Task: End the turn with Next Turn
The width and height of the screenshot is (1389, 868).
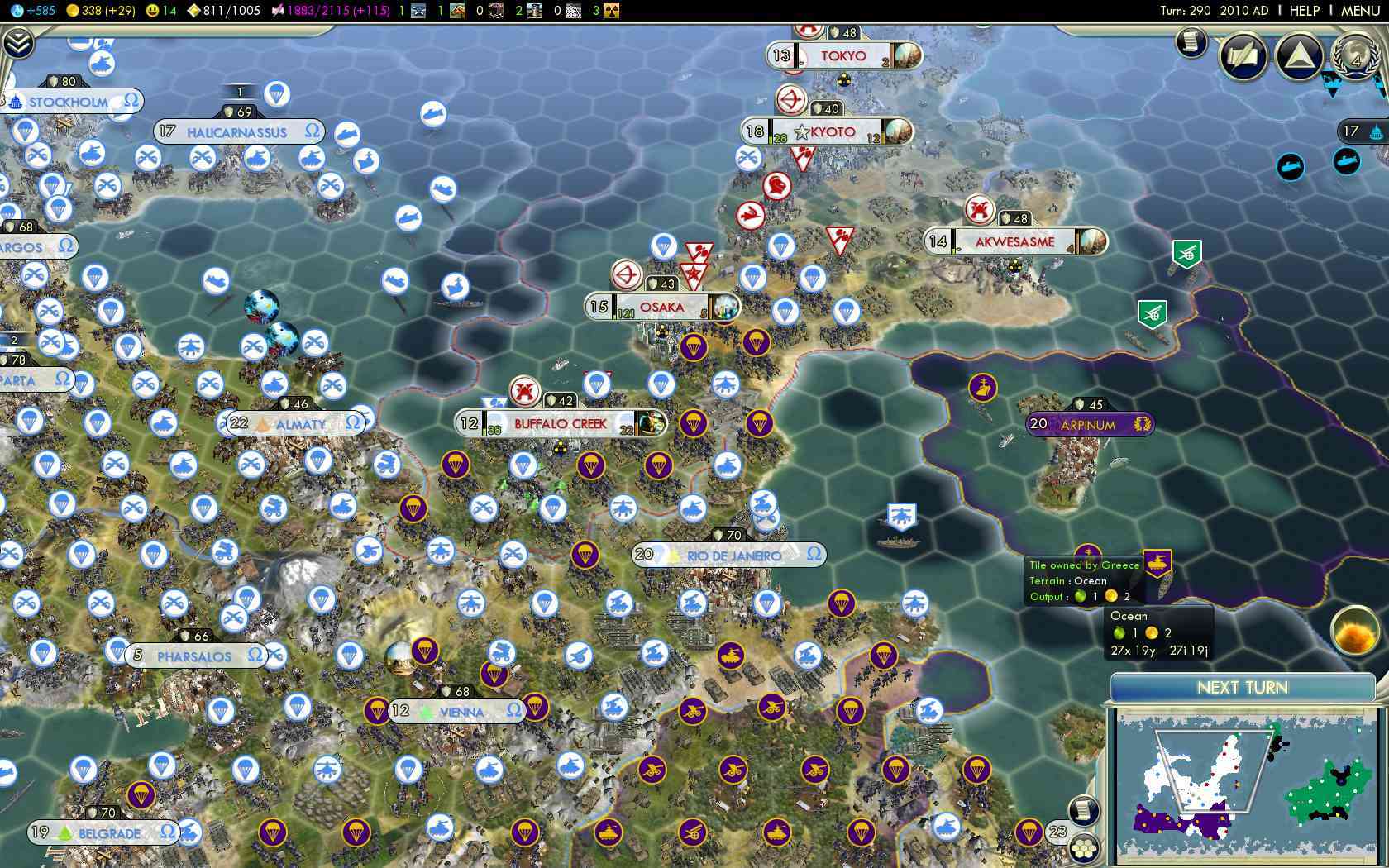Action: pos(1242,688)
